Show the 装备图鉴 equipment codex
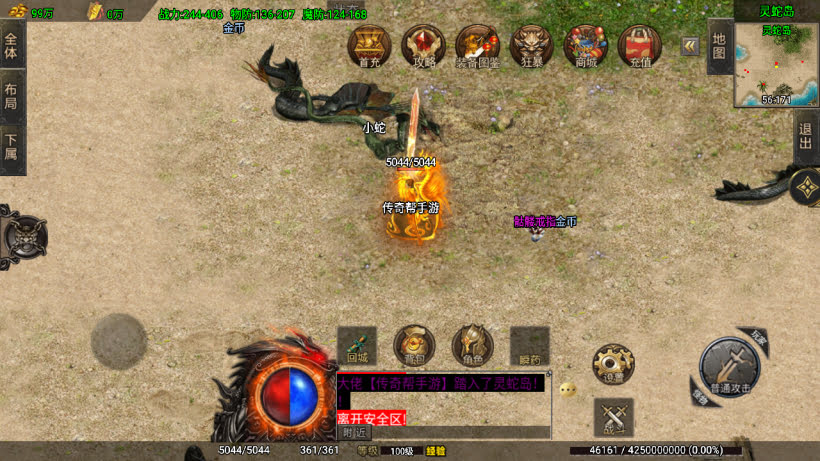Screen dimensions: 820x461 (x=477, y=46)
